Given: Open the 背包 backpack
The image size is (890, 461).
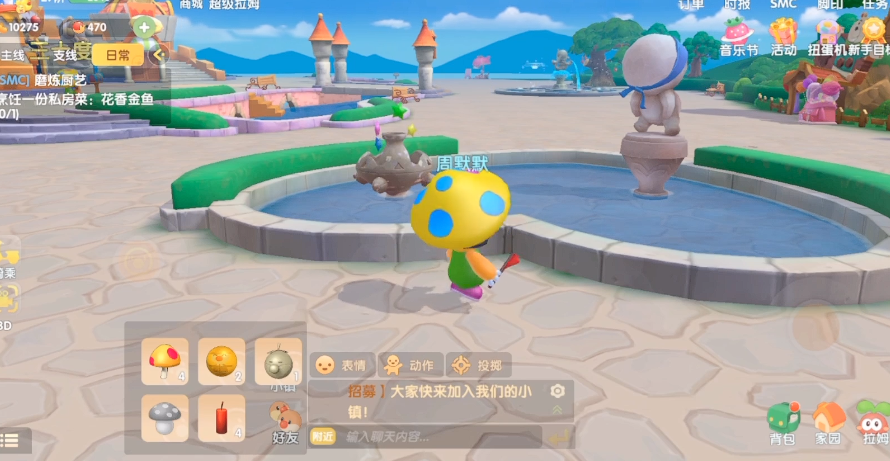Looking at the screenshot, I should [782, 422].
